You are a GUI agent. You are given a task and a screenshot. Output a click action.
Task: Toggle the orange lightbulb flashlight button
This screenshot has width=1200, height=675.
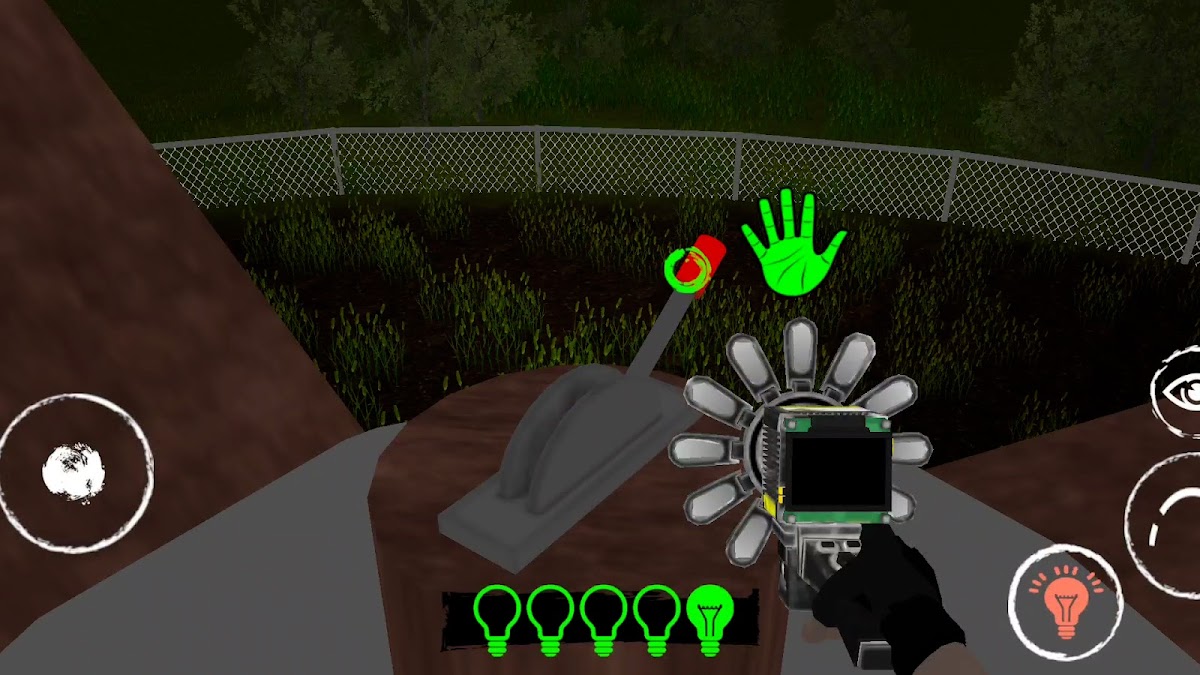click(1066, 602)
